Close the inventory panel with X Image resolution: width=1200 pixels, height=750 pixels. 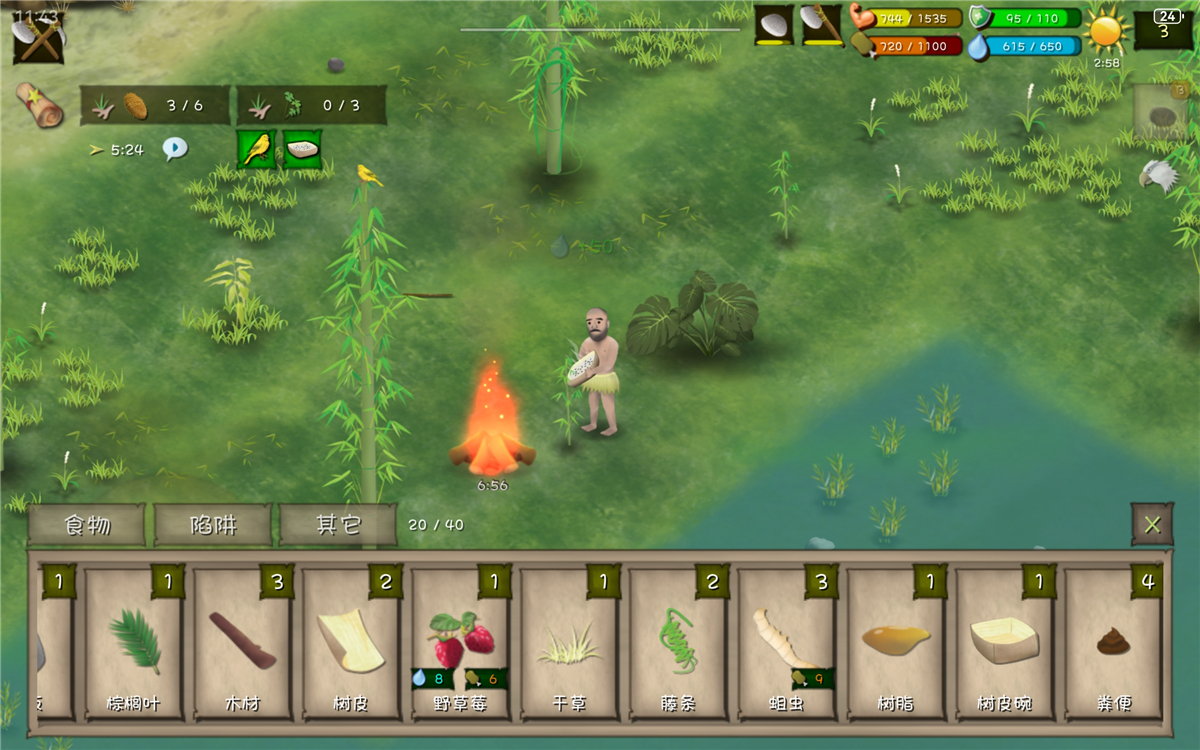click(x=1152, y=525)
